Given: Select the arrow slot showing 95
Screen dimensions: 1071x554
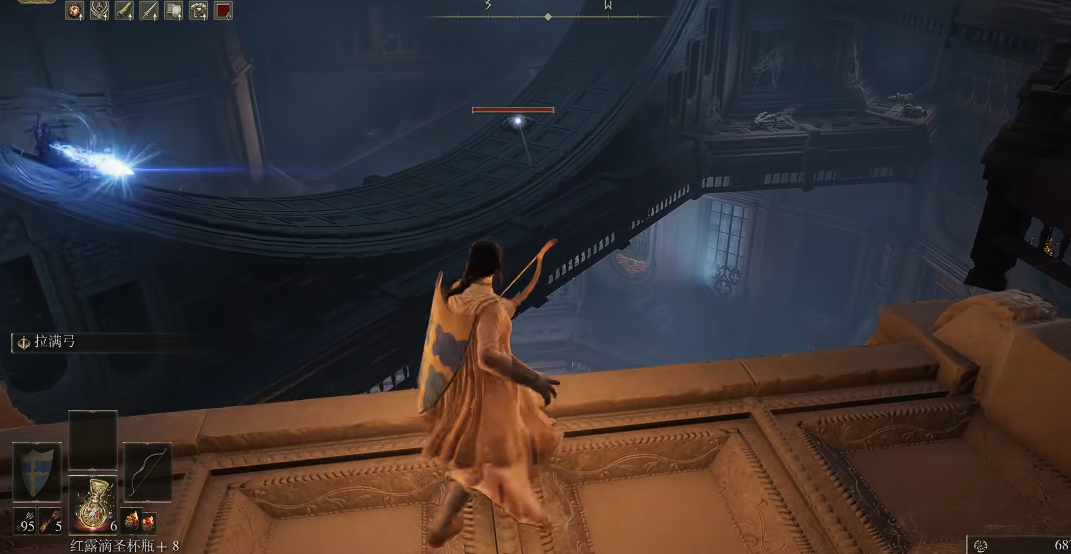Looking at the screenshot, I should click(24, 522).
